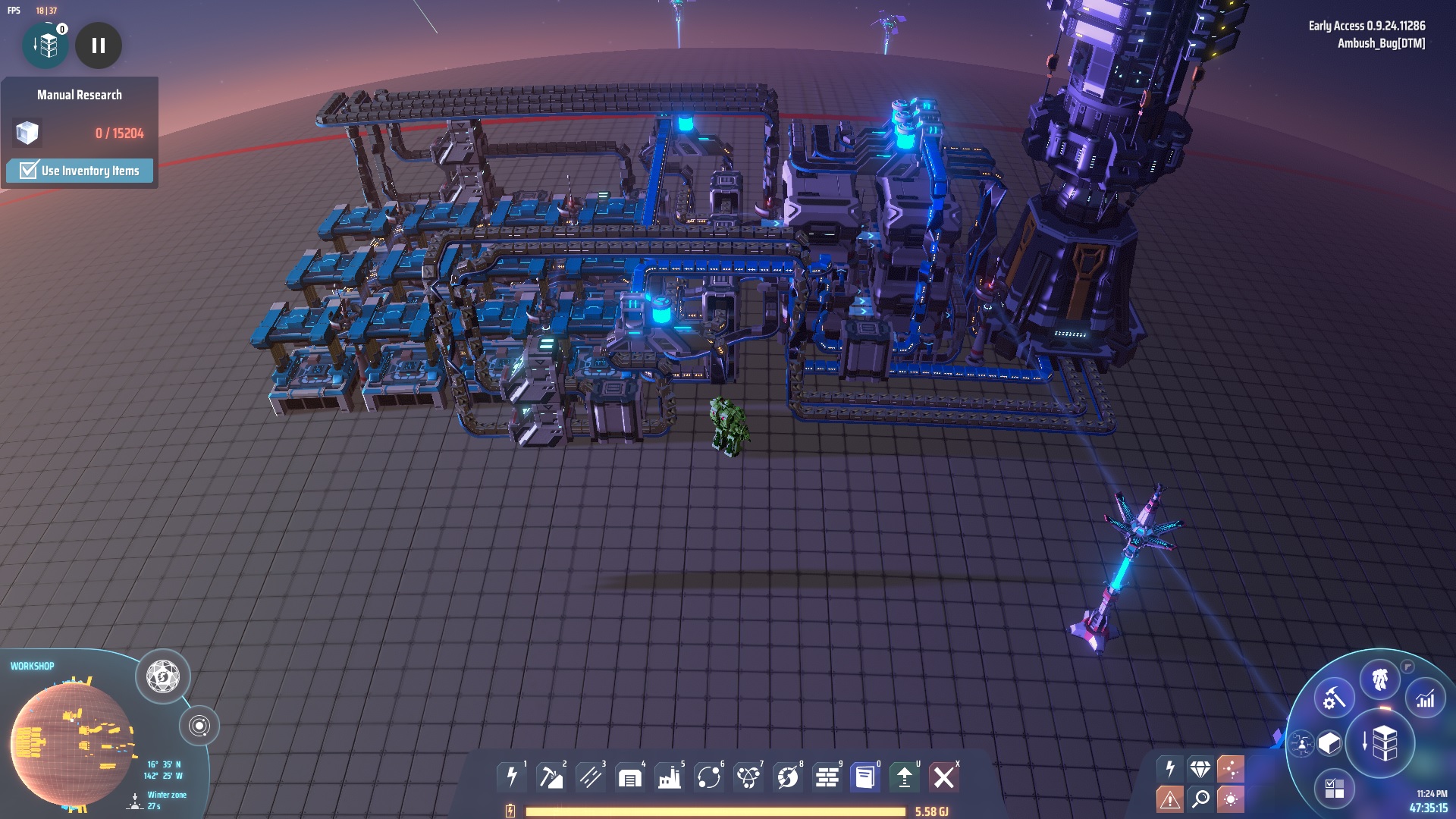Select the lightning bolt power build category
Viewport: 1456px width, 819px height.
click(512, 777)
